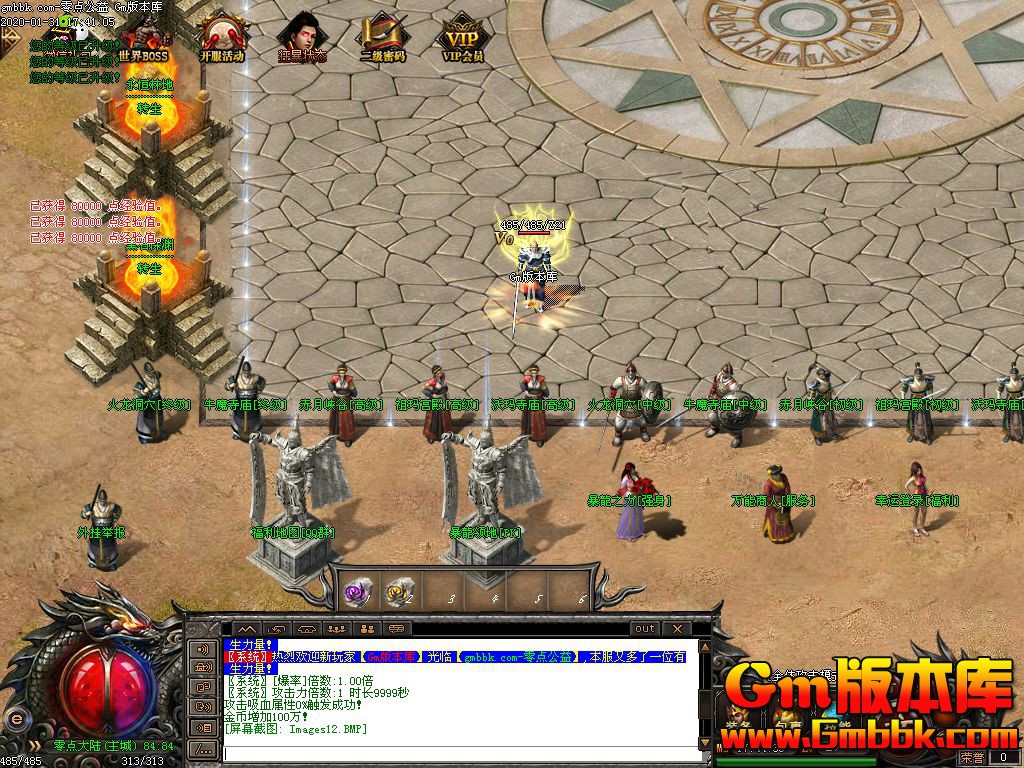Screen dimensions: 1024x768
Task: Close the chat panel with the X button
Action: pos(677,629)
